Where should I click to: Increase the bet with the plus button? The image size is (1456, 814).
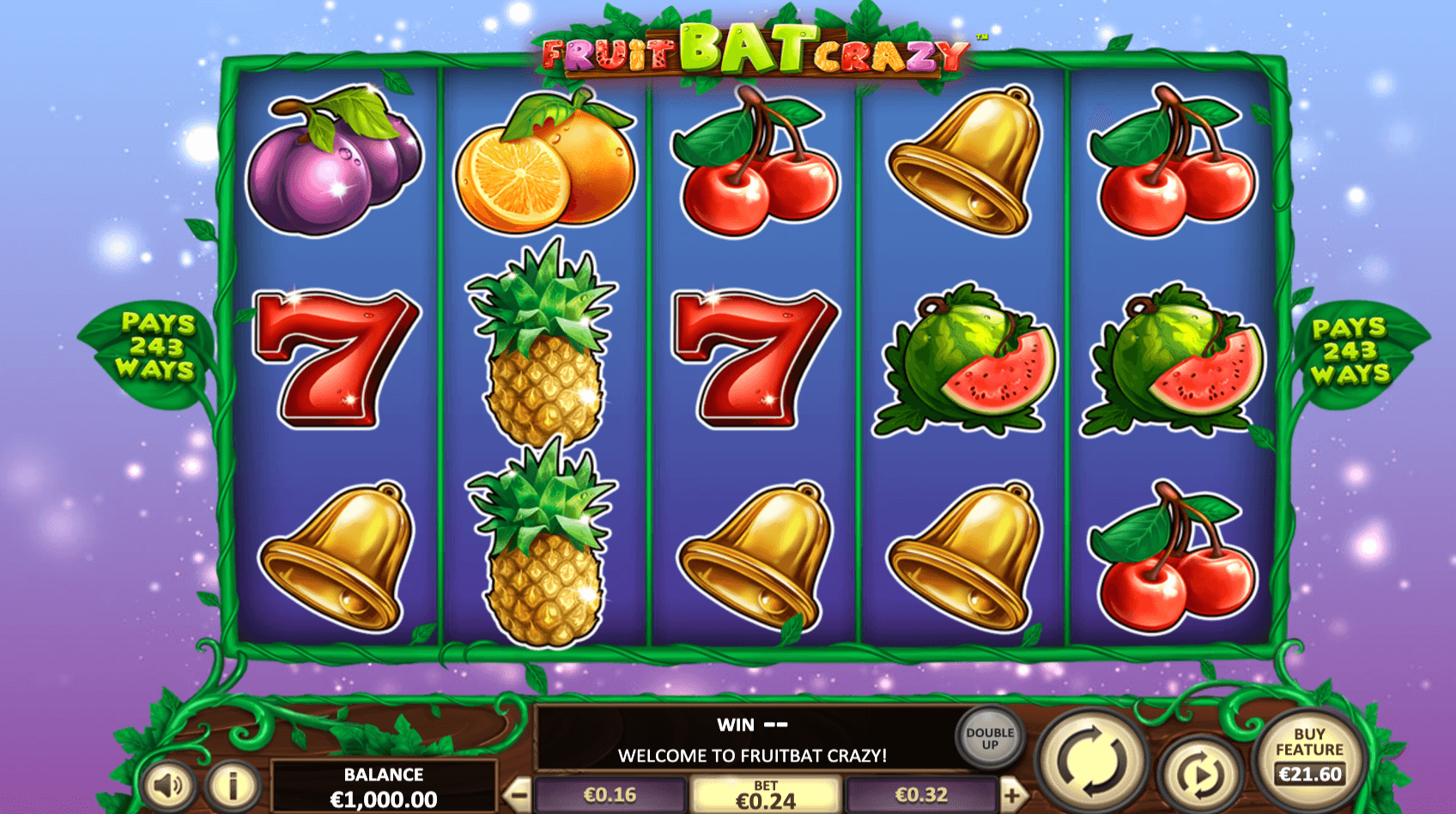coord(1013,795)
